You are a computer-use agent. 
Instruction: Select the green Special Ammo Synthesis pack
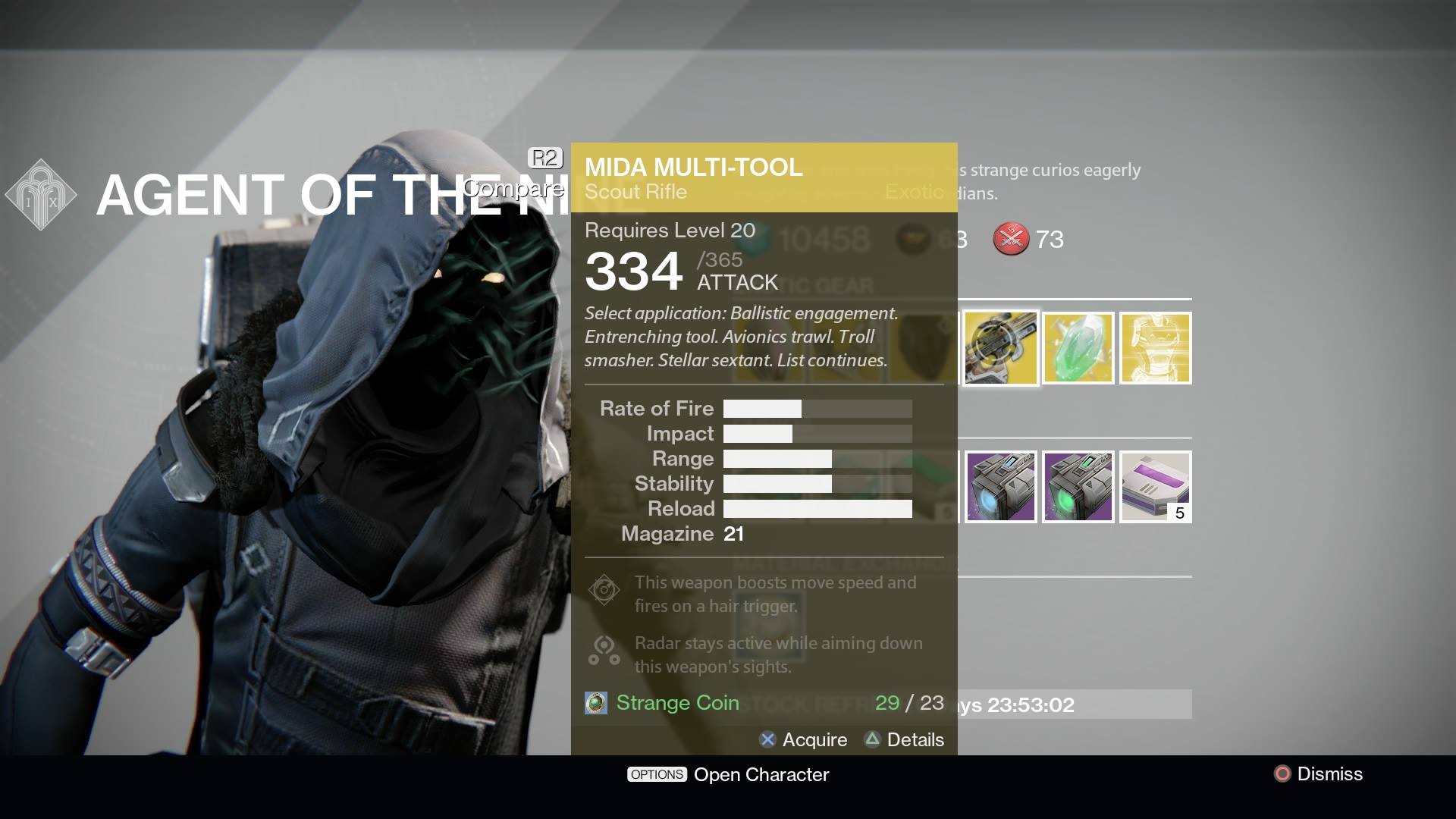[1078, 486]
